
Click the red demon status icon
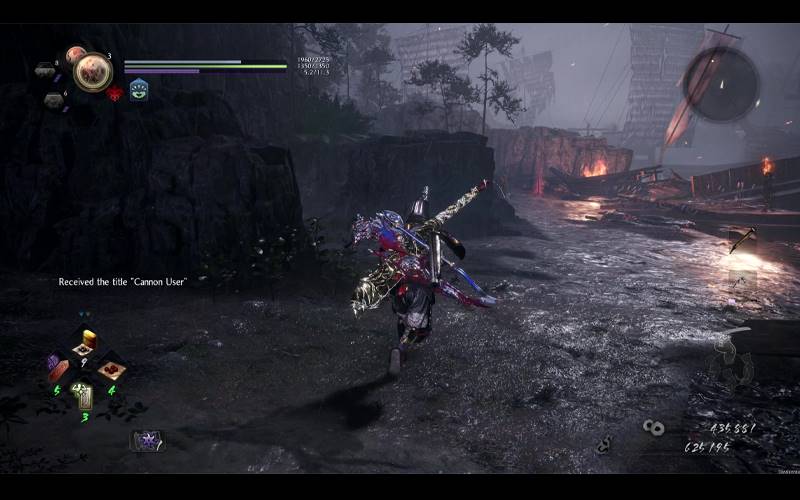coord(115,93)
